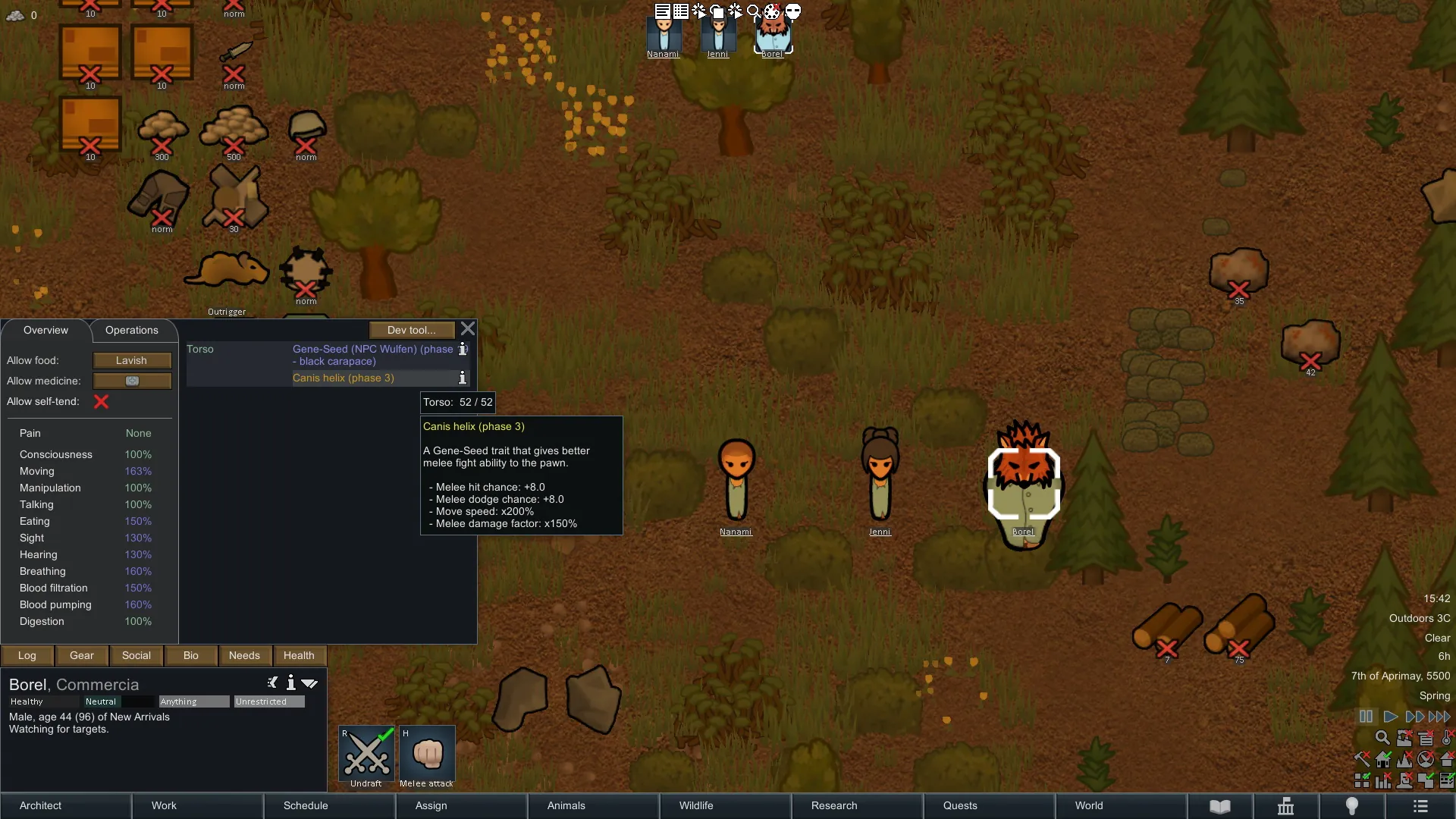The image size is (1456, 819).
Task: Switch to the Bio tab
Action: click(x=191, y=656)
